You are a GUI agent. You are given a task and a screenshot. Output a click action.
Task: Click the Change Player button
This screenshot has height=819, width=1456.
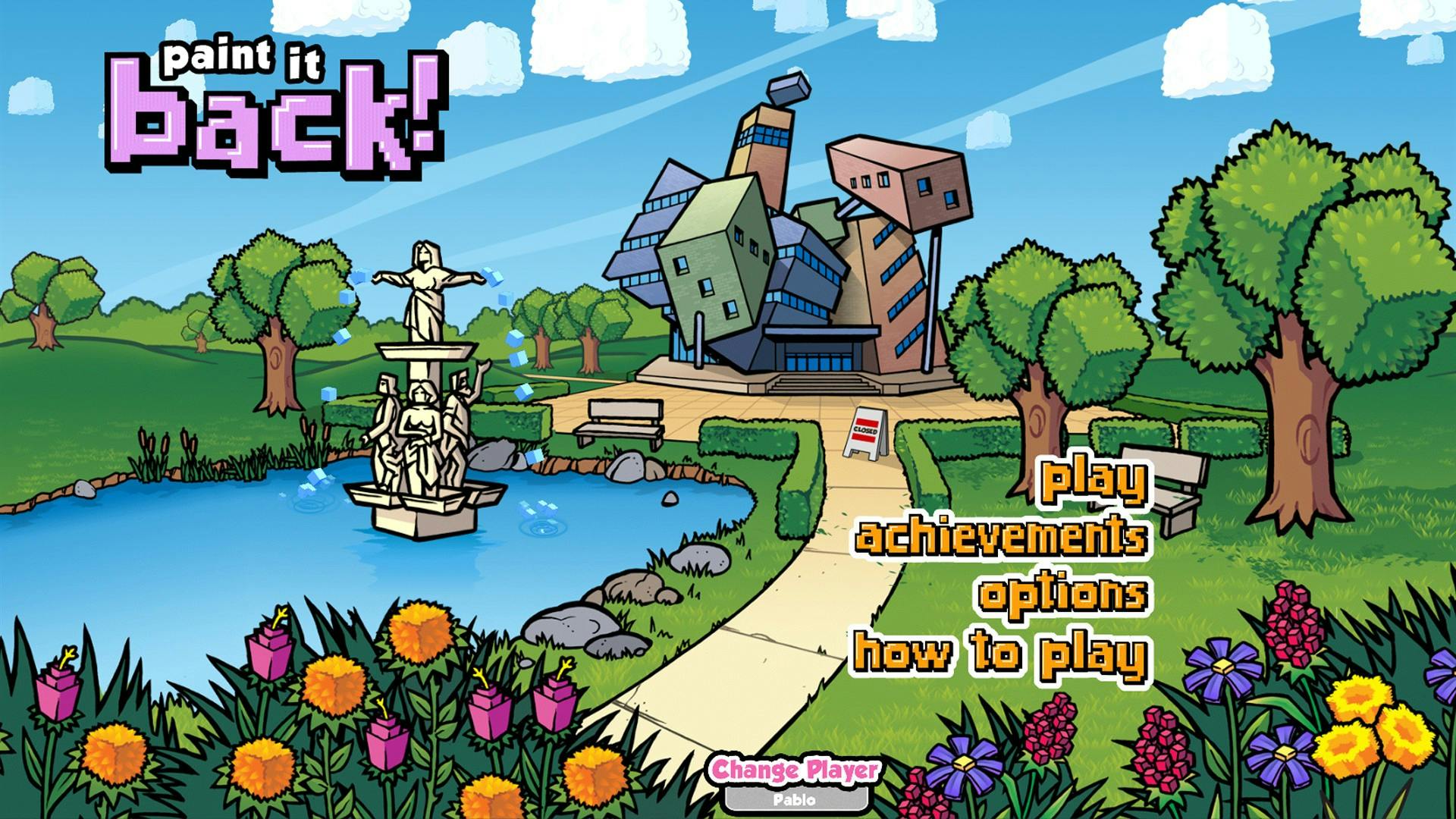pos(795,770)
